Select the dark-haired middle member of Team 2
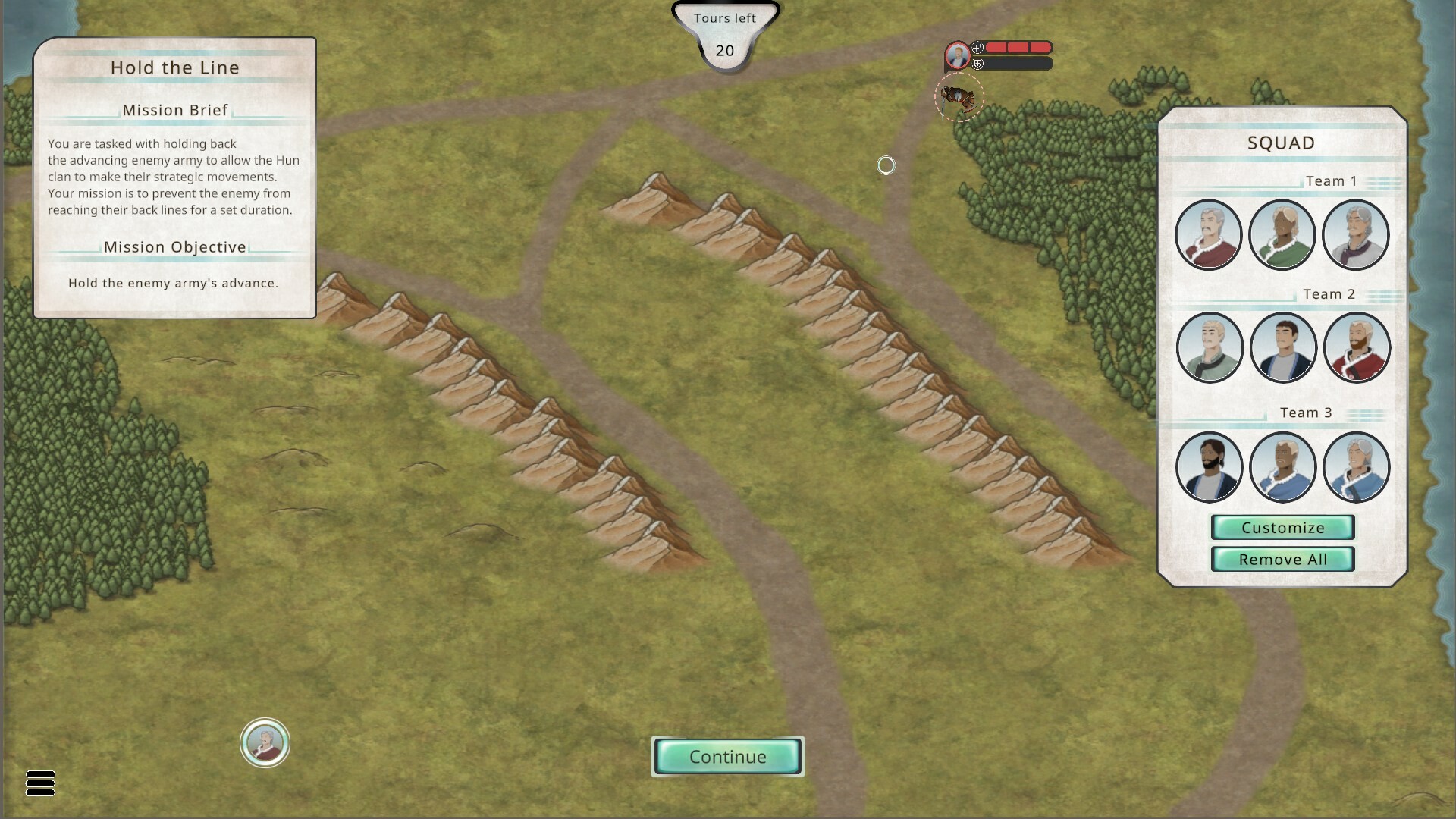Image resolution: width=1456 pixels, height=819 pixels. point(1283,347)
